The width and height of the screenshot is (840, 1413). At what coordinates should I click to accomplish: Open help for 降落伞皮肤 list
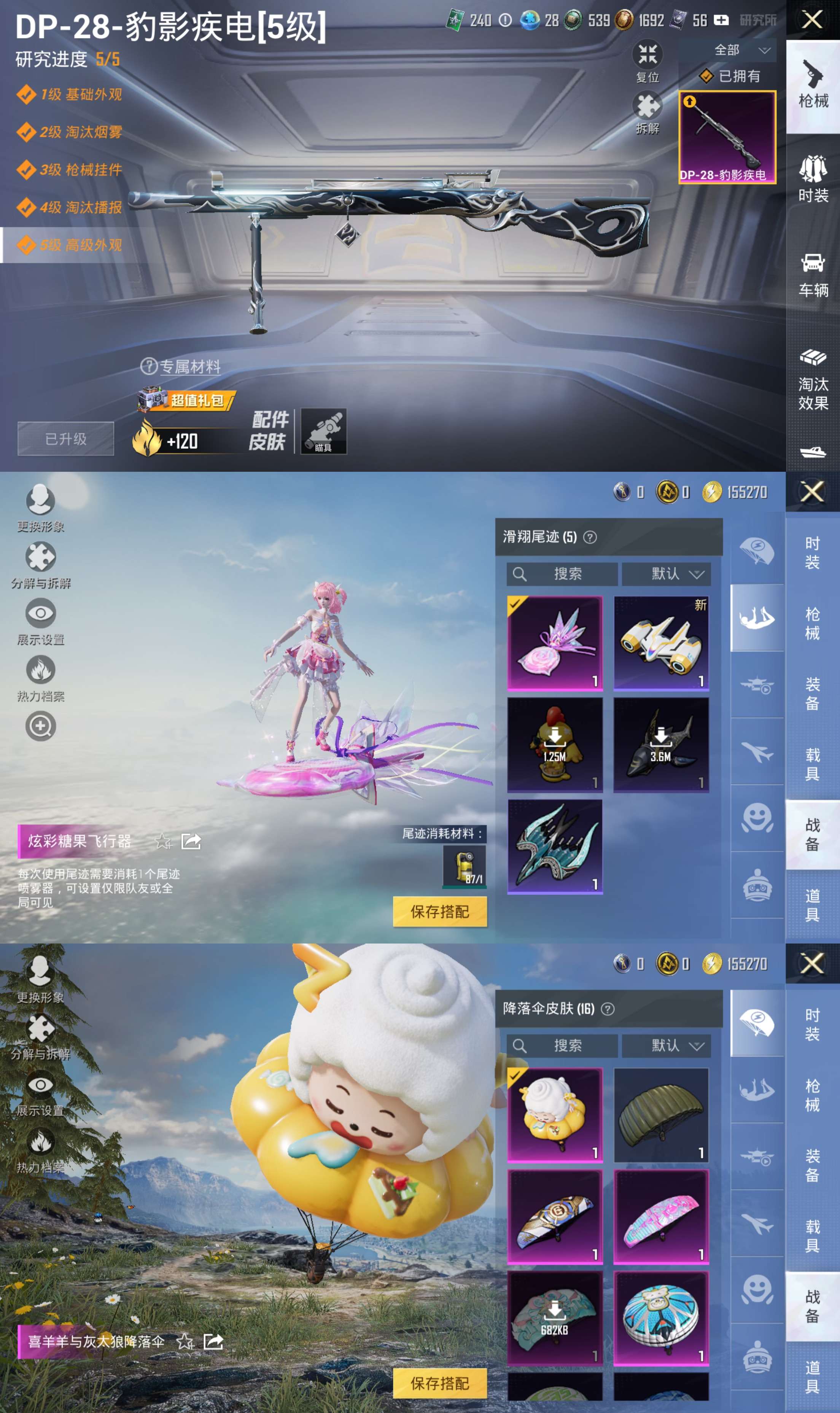point(607,1009)
